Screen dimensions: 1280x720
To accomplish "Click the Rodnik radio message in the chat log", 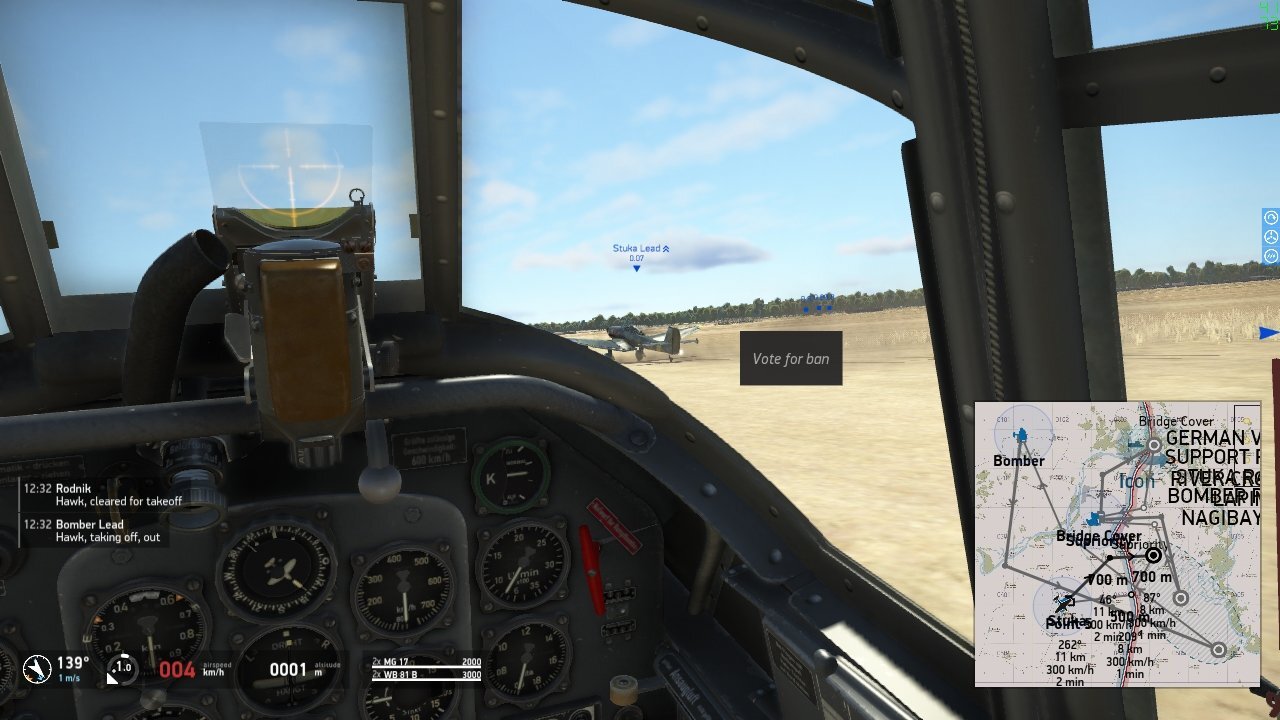I will pos(97,495).
